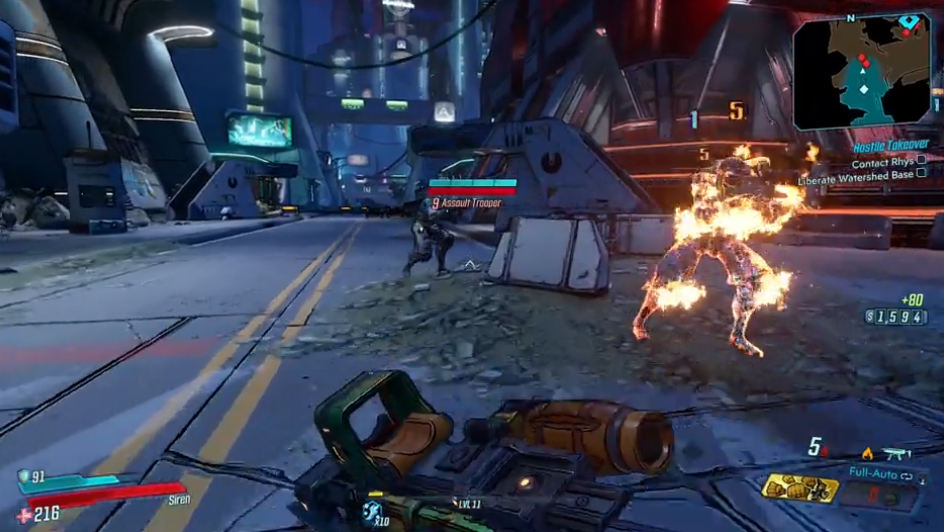Click the yellow fists action skill icon
The width and height of the screenshot is (944, 532).
coord(799,488)
